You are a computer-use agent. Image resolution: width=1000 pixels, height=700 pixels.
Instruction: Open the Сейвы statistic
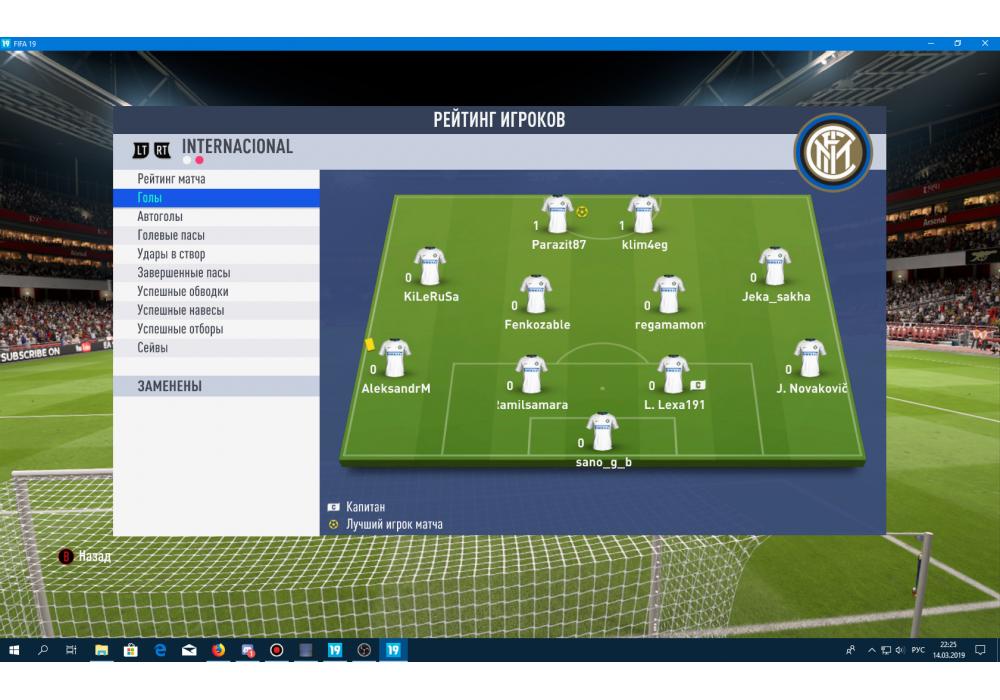pyautogui.click(x=153, y=348)
